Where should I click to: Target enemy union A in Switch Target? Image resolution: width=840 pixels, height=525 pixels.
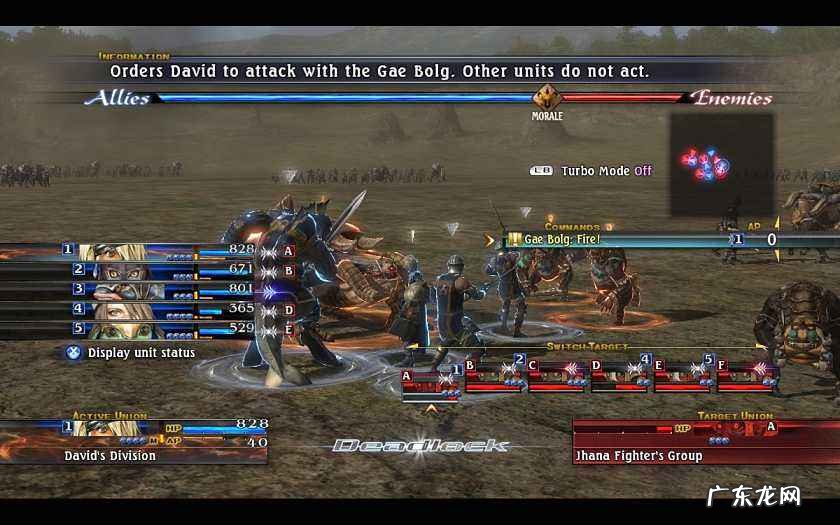430,381
